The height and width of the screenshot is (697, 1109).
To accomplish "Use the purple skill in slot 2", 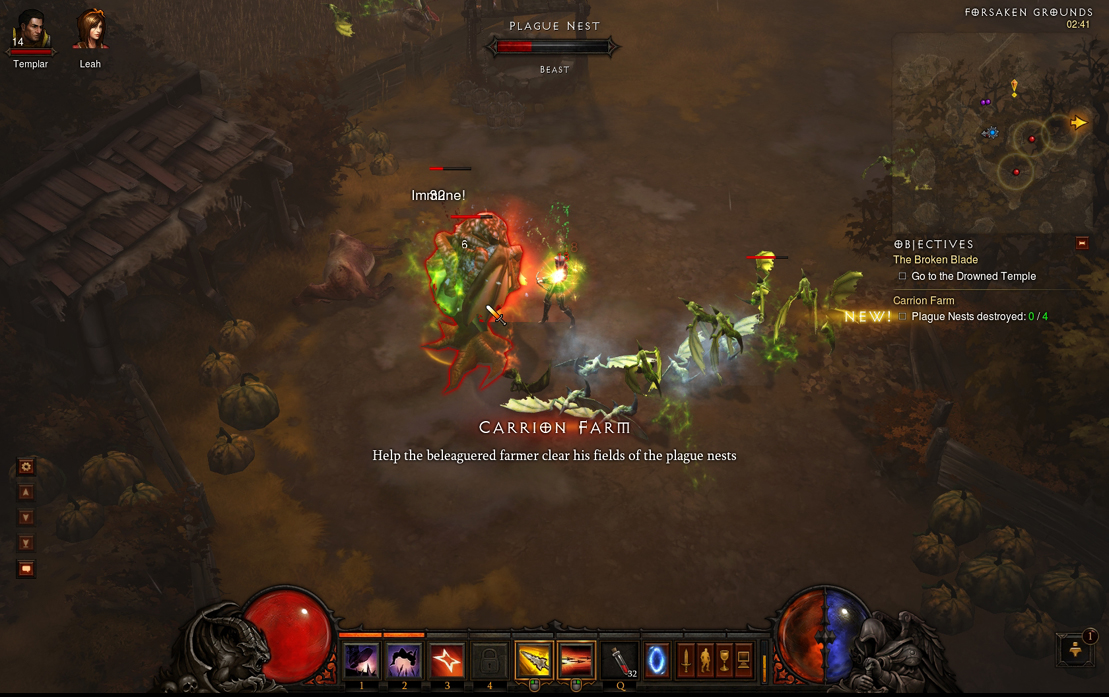I will [404, 661].
